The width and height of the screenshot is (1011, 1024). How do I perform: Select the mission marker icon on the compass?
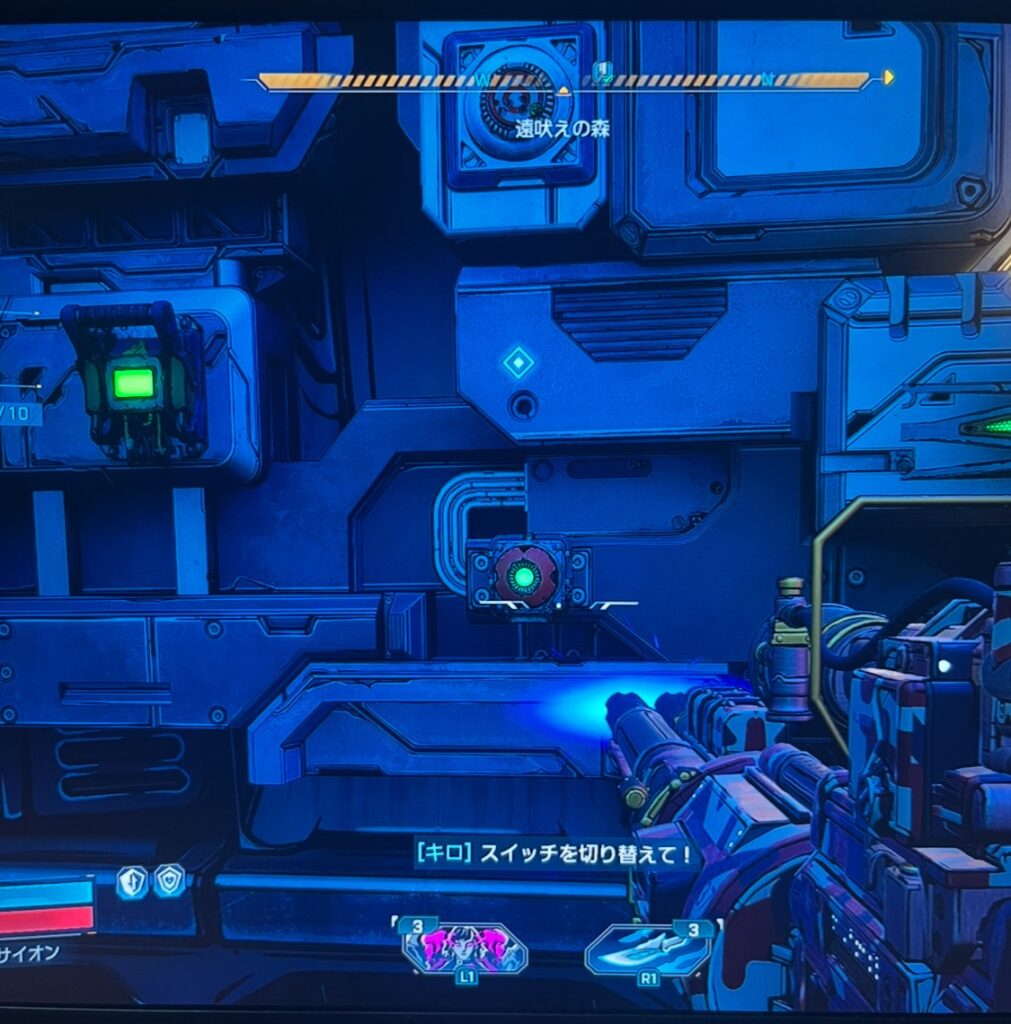602,70
